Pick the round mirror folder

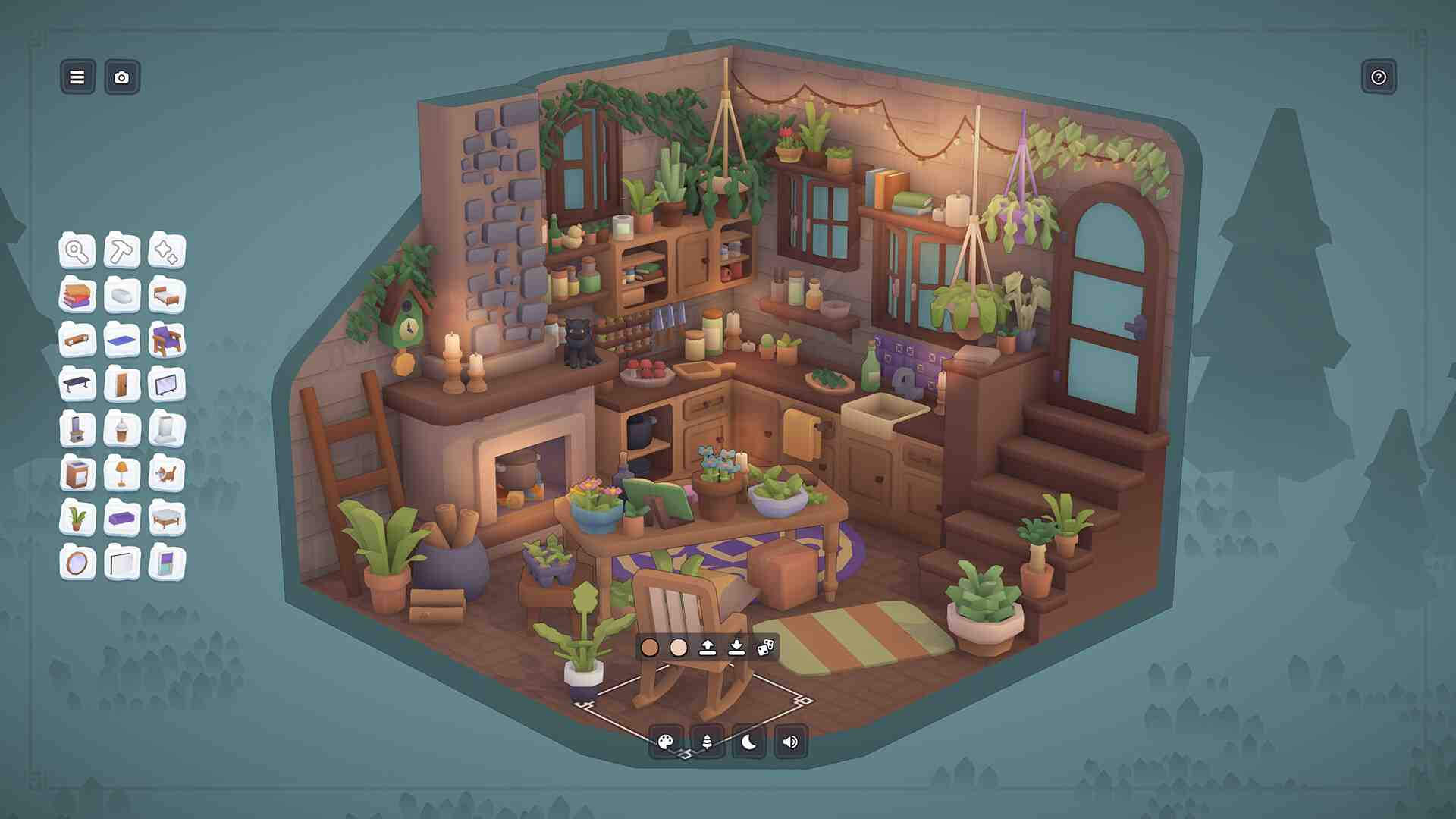[77, 563]
